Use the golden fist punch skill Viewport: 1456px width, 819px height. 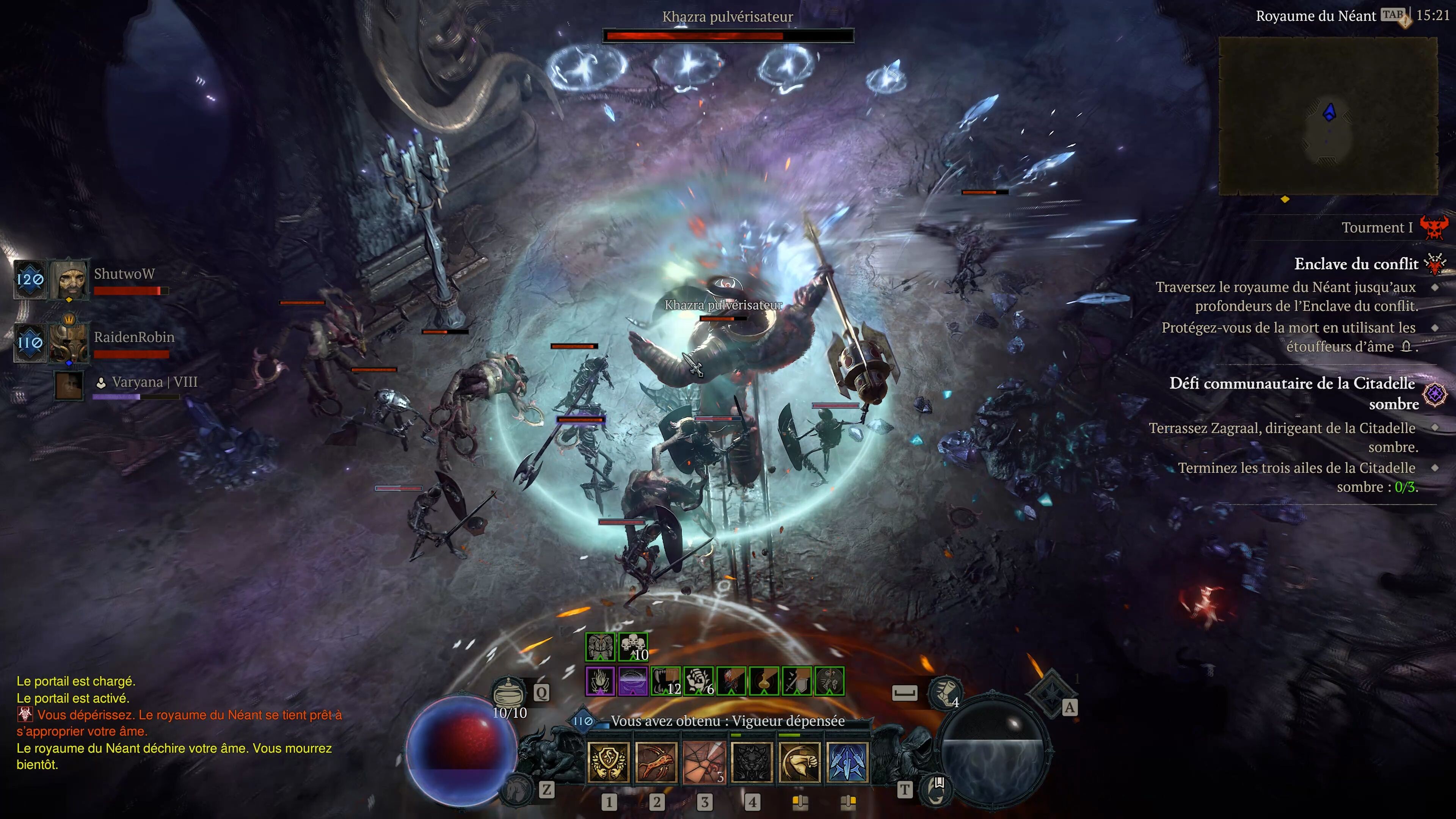pos(799,763)
